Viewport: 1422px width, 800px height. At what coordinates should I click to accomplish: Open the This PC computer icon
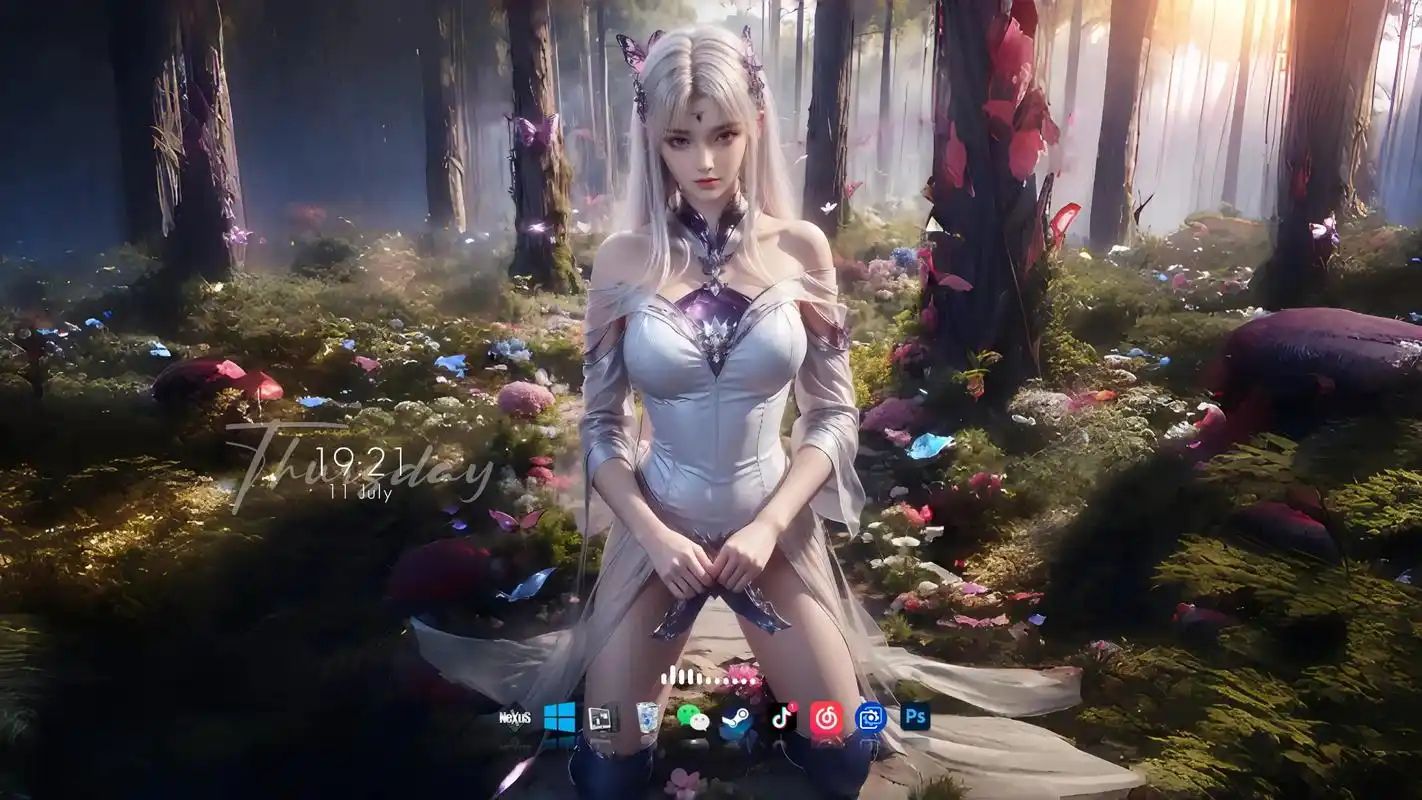click(x=600, y=718)
